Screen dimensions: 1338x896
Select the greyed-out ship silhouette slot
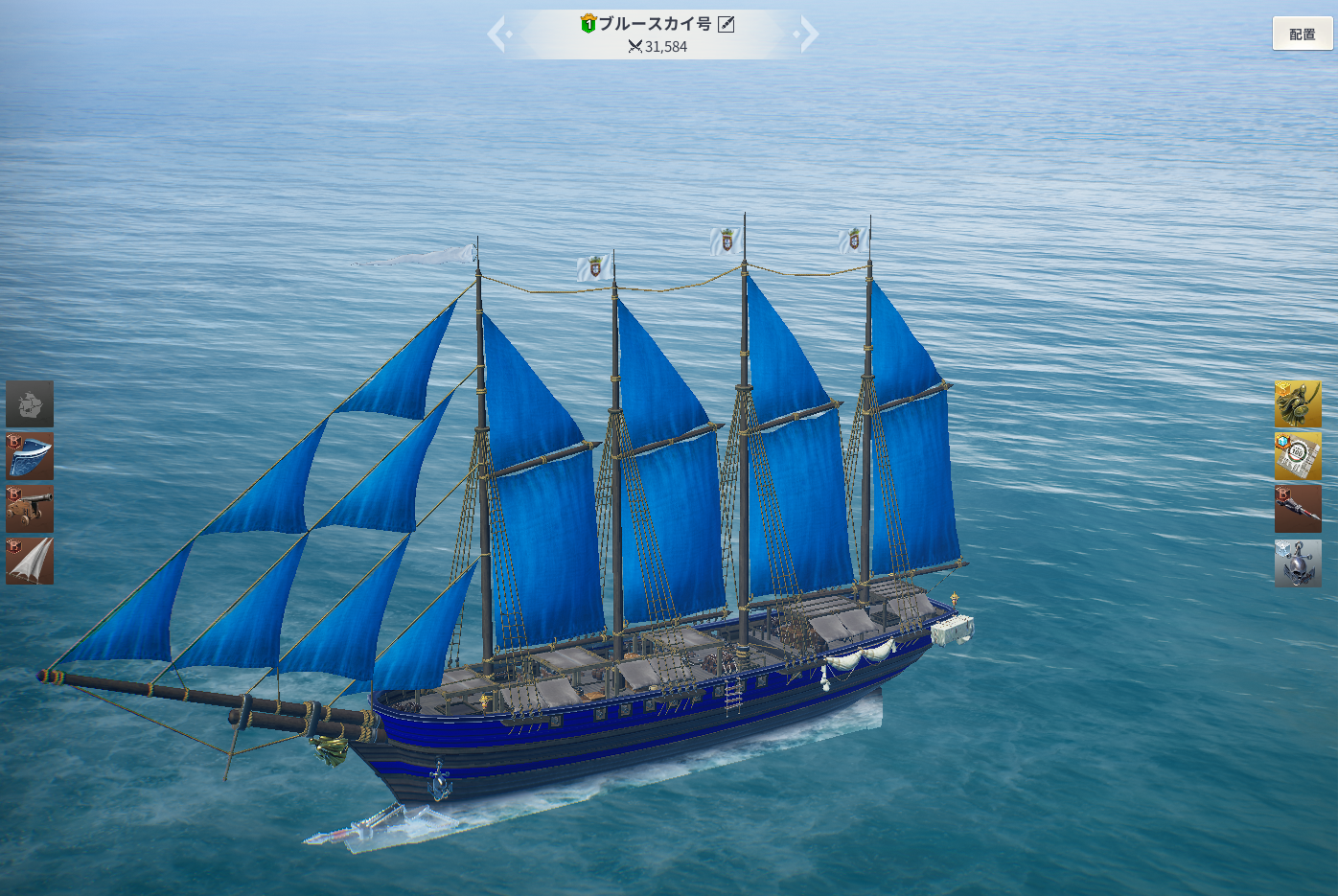30,403
